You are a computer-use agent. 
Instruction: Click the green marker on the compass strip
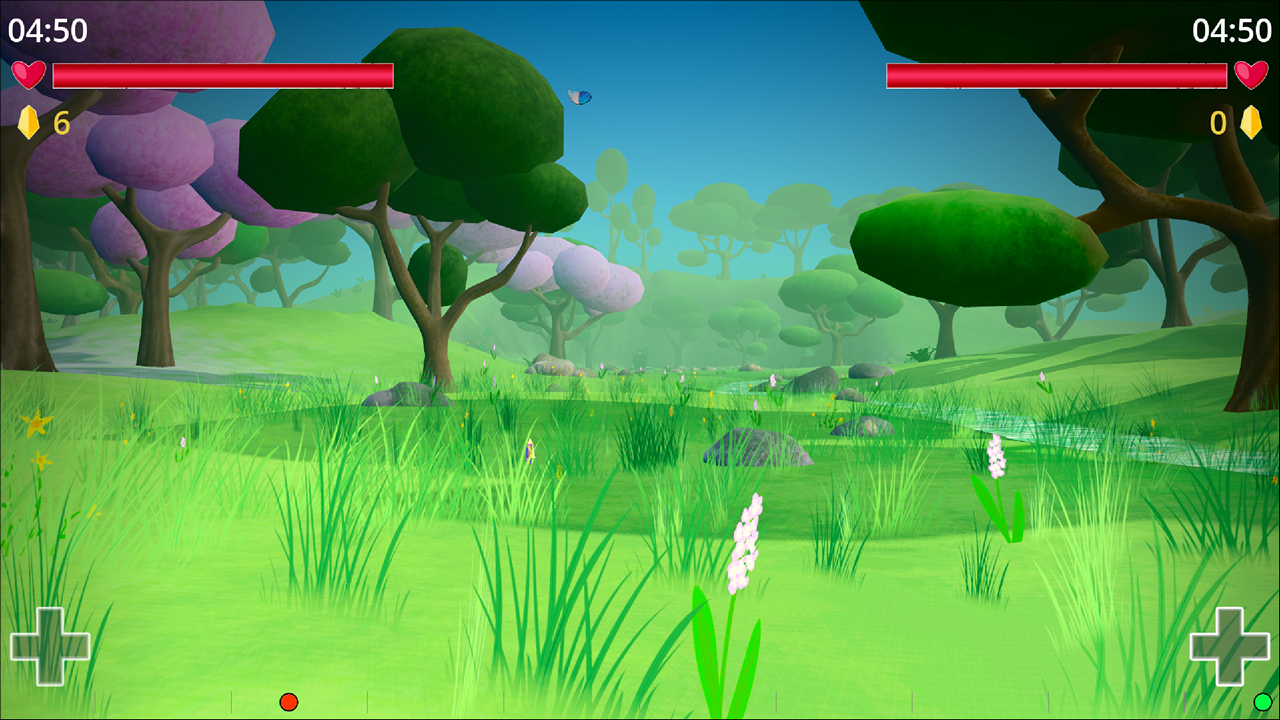click(x=1263, y=702)
